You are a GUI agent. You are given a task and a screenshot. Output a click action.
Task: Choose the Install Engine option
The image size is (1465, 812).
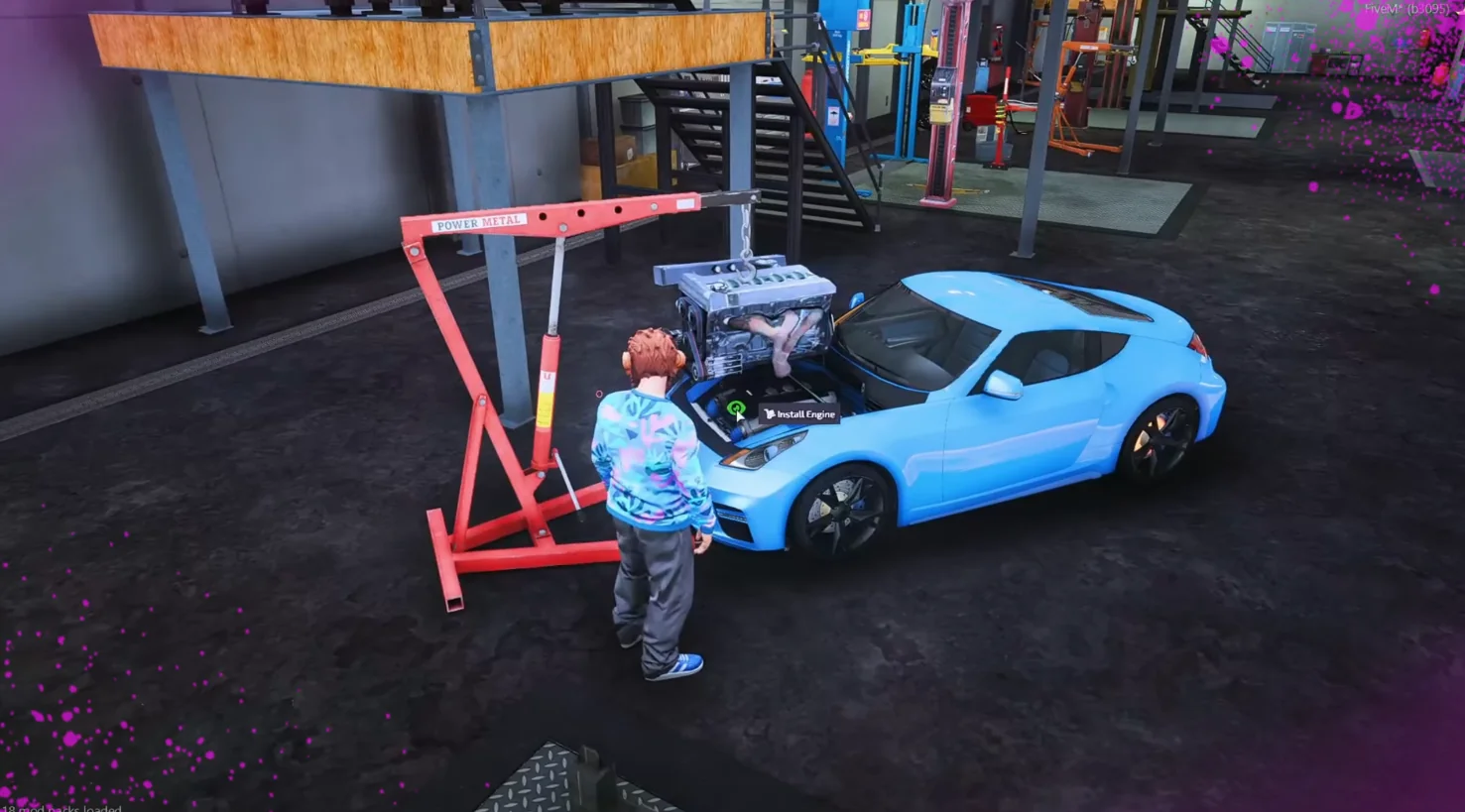(x=800, y=414)
